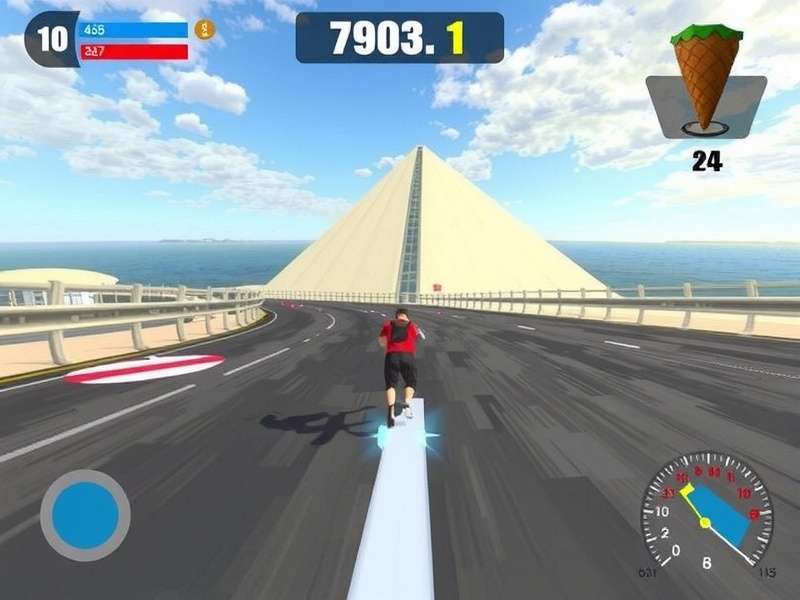The image size is (800, 600).
Task: Click the gold coin icon
Action: tap(204, 29)
